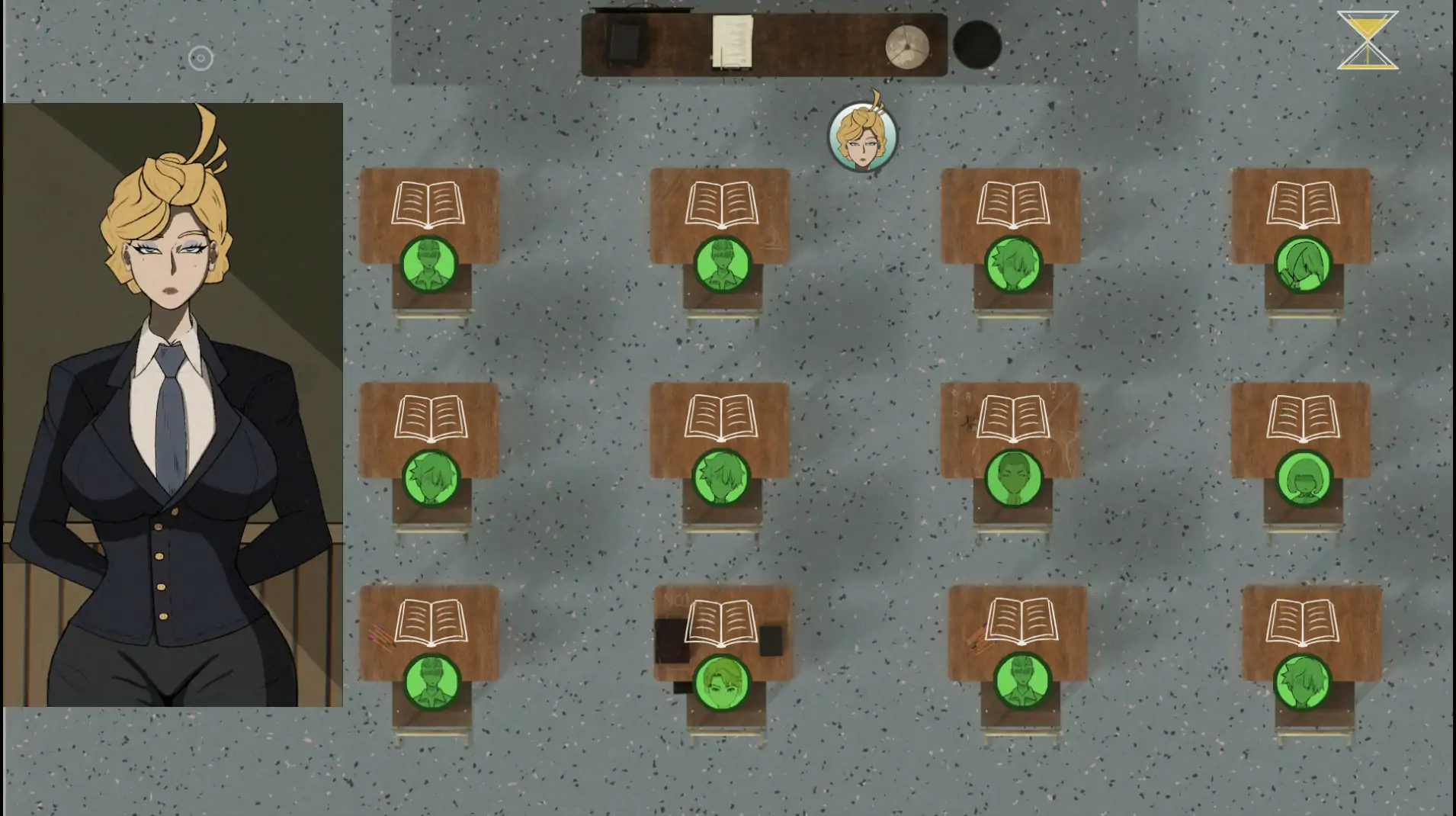The height and width of the screenshot is (816, 1456).
Task: Select the student hiding face behind hair
Action: click(x=1303, y=265)
